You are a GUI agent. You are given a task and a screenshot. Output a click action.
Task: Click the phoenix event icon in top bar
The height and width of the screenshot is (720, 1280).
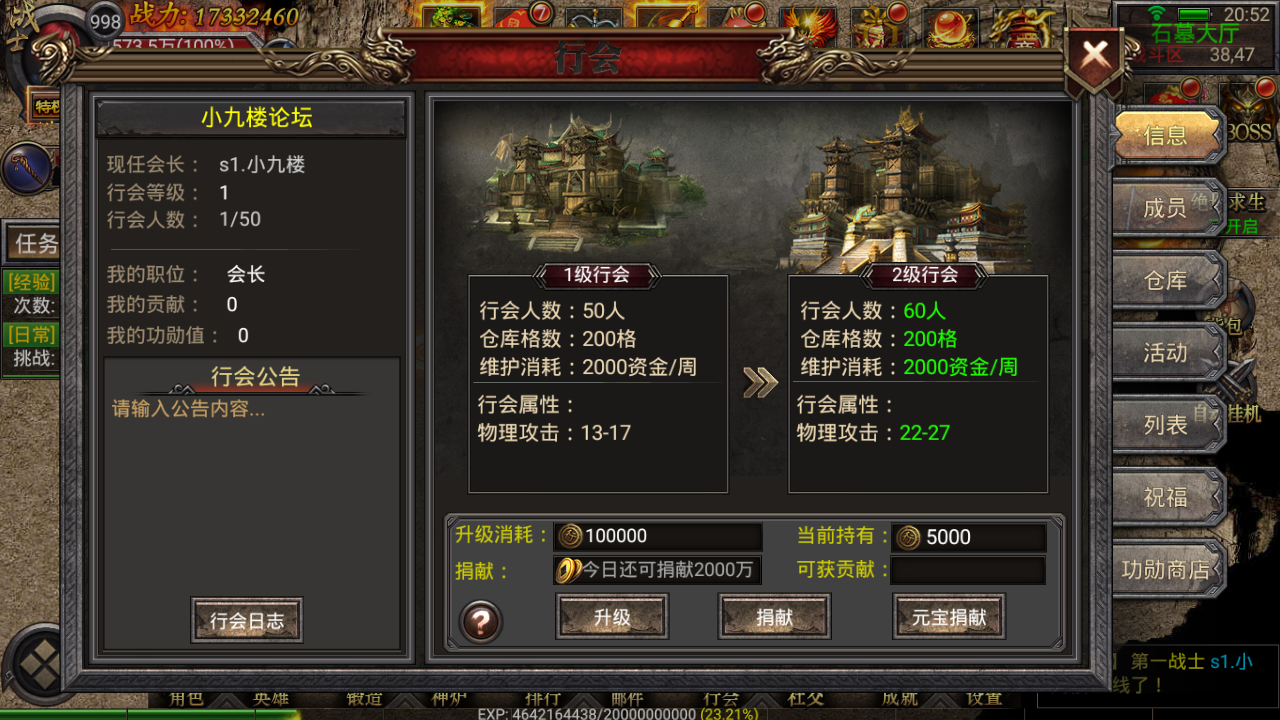point(808,25)
